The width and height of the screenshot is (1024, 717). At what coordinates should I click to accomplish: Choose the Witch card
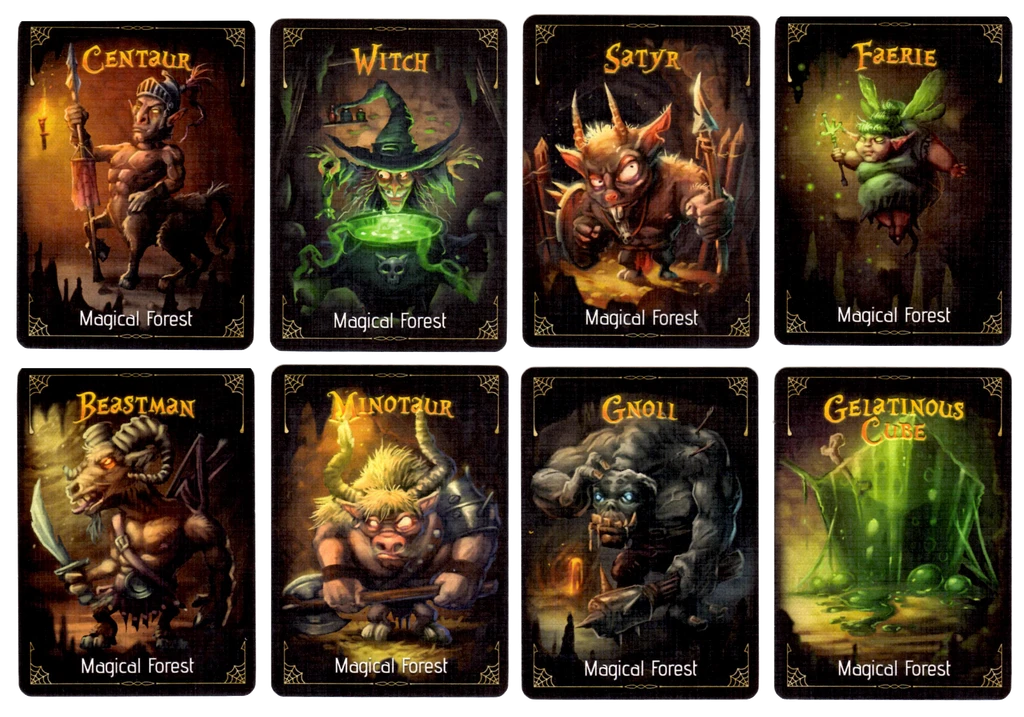pos(389,185)
